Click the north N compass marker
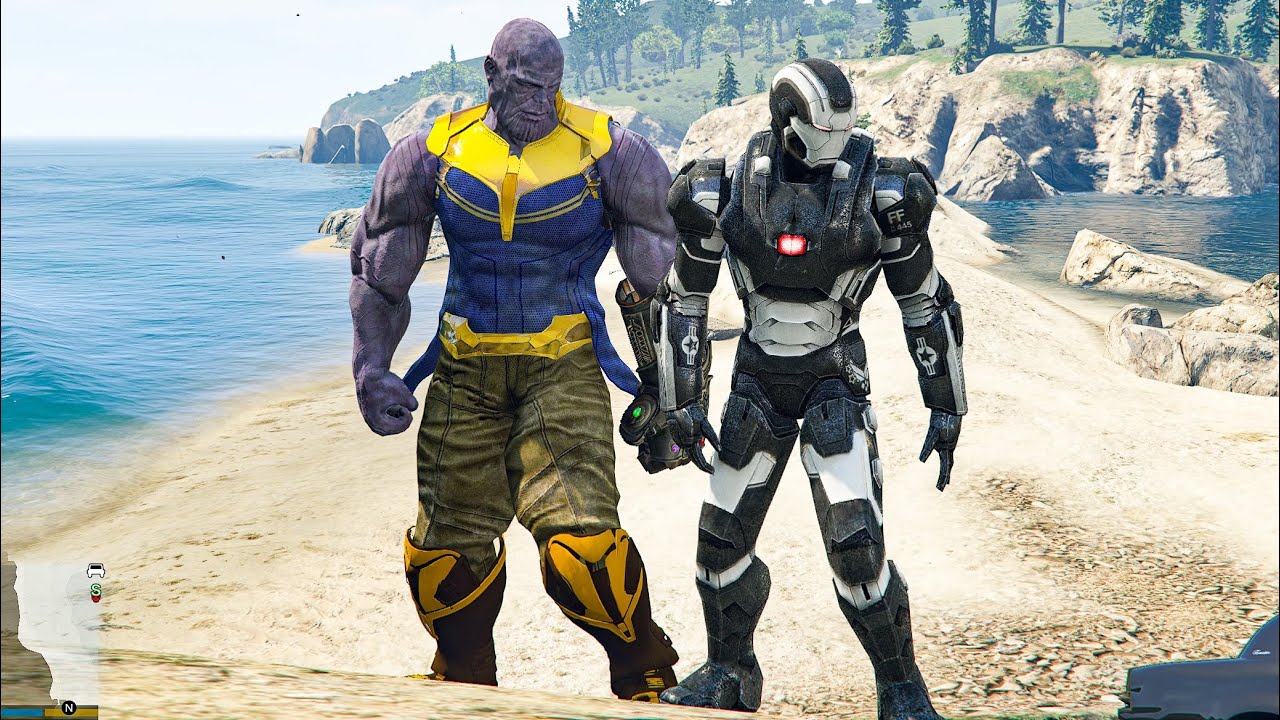This screenshot has width=1280, height=720. [x=68, y=707]
